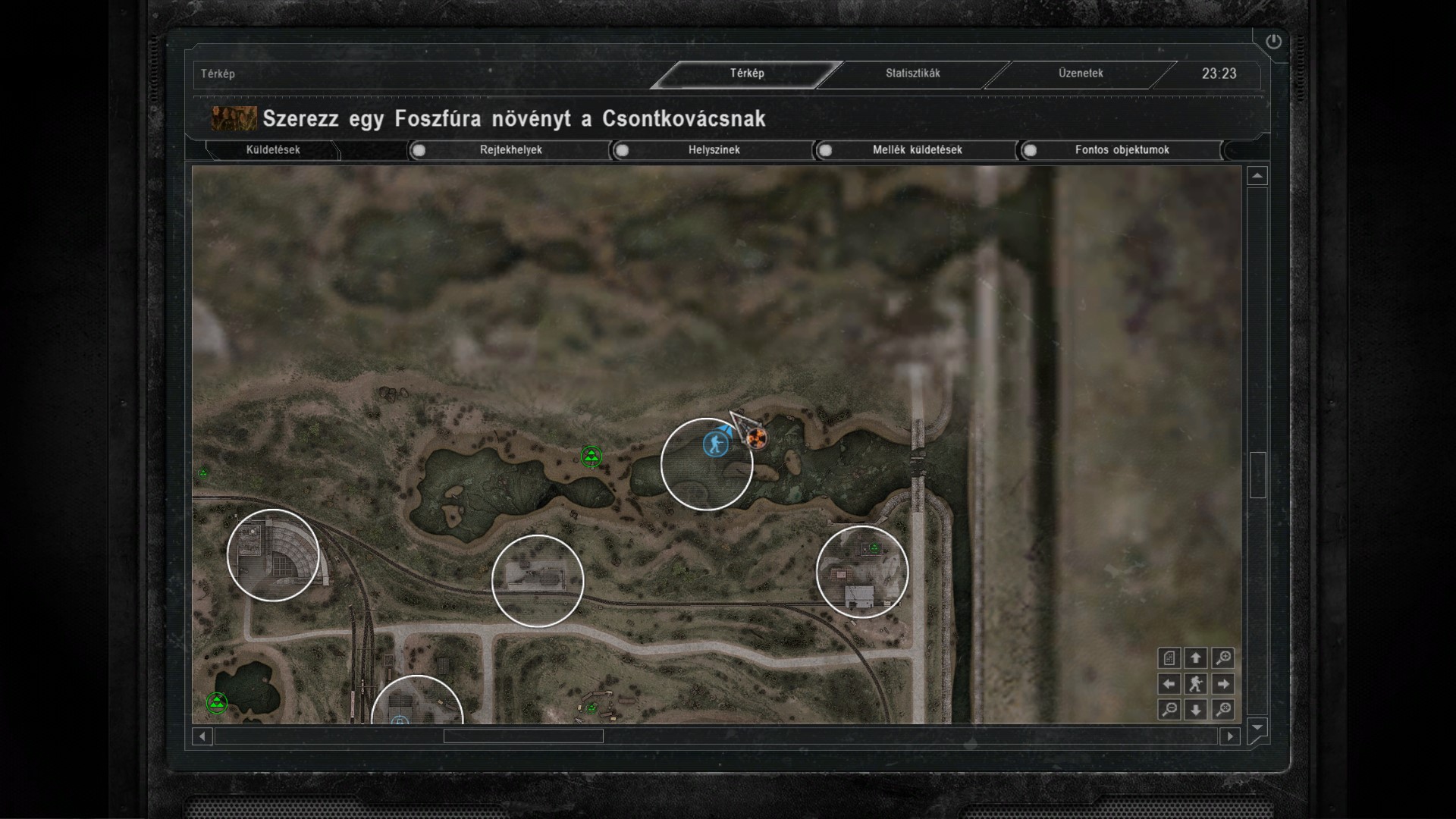The width and height of the screenshot is (1456, 819).
Task: Toggle the Helyszínek map filter
Action: (623, 150)
